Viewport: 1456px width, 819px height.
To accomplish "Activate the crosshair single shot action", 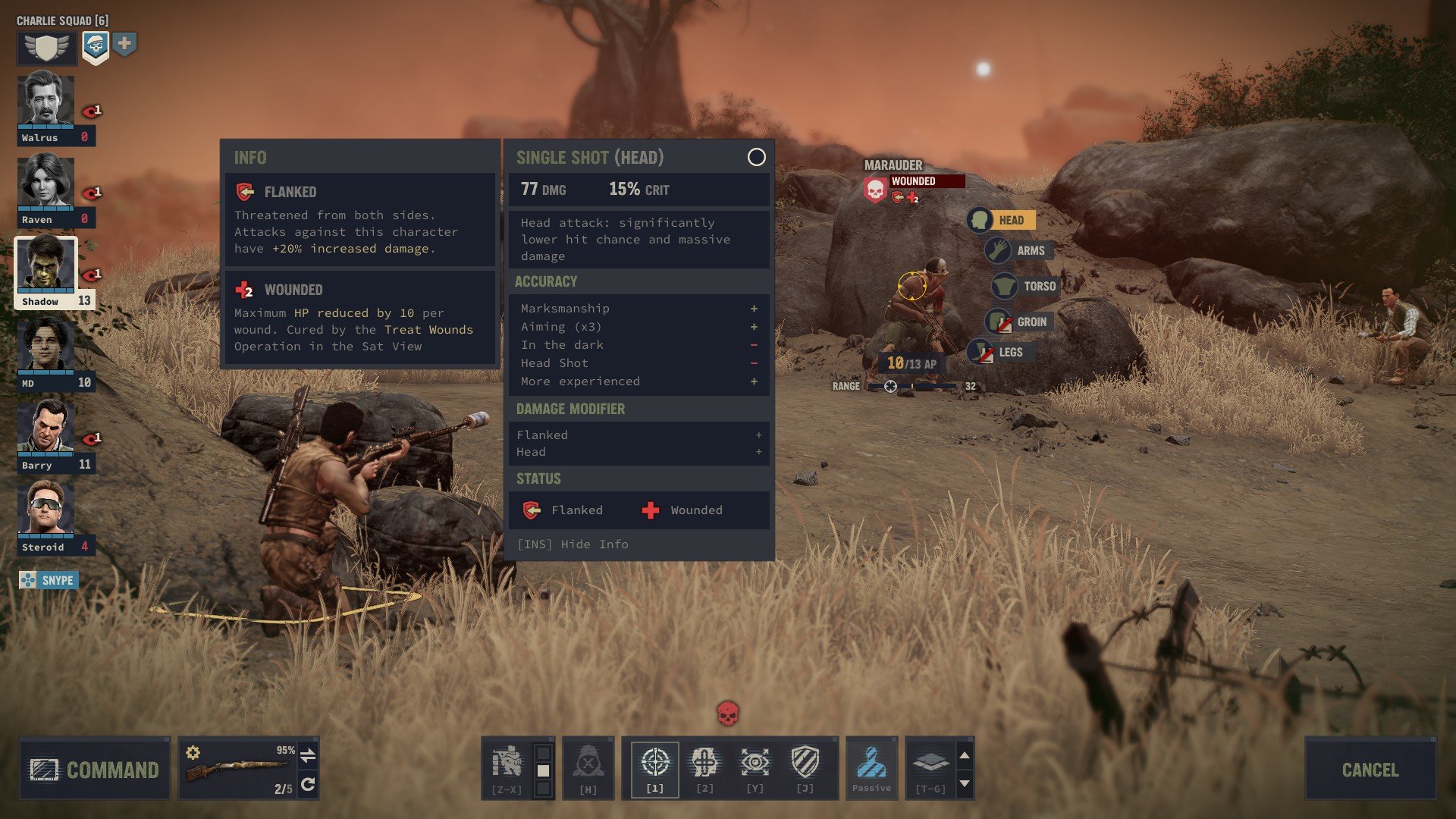I will (654, 763).
